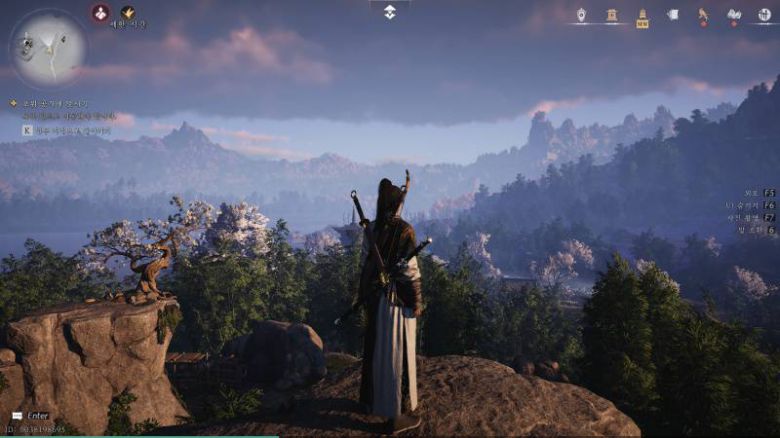Image resolution: width=780 pixels, height=438 pixels.
Task: Open the lantern-shaped icon in the top menu
Action: click(581, 15)
